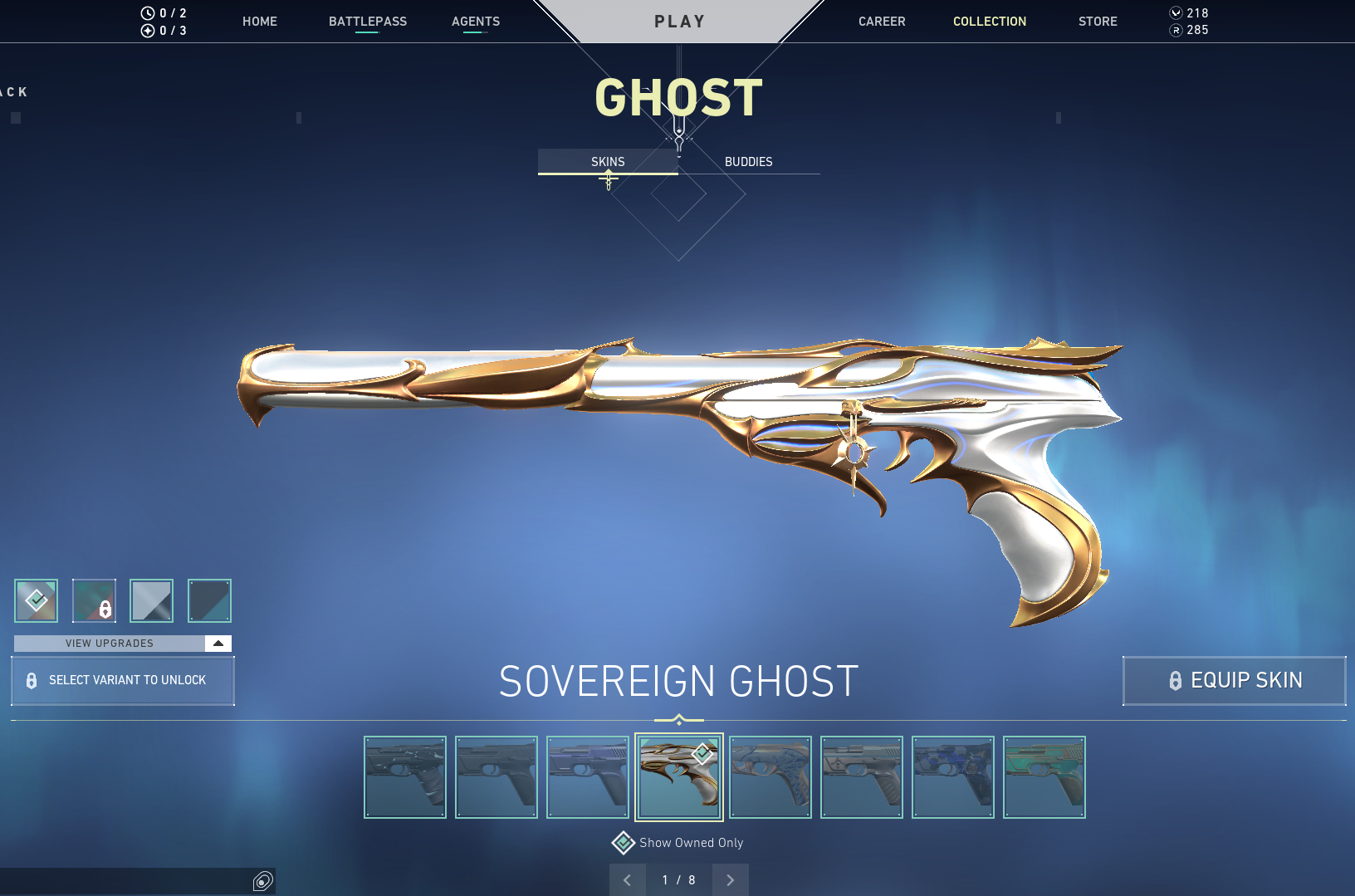This screenshot has width=1355, height=896.
Task: Select the Sovereign Ghost thumbnail
Action: pyautogui.click(x=679, y=777)
